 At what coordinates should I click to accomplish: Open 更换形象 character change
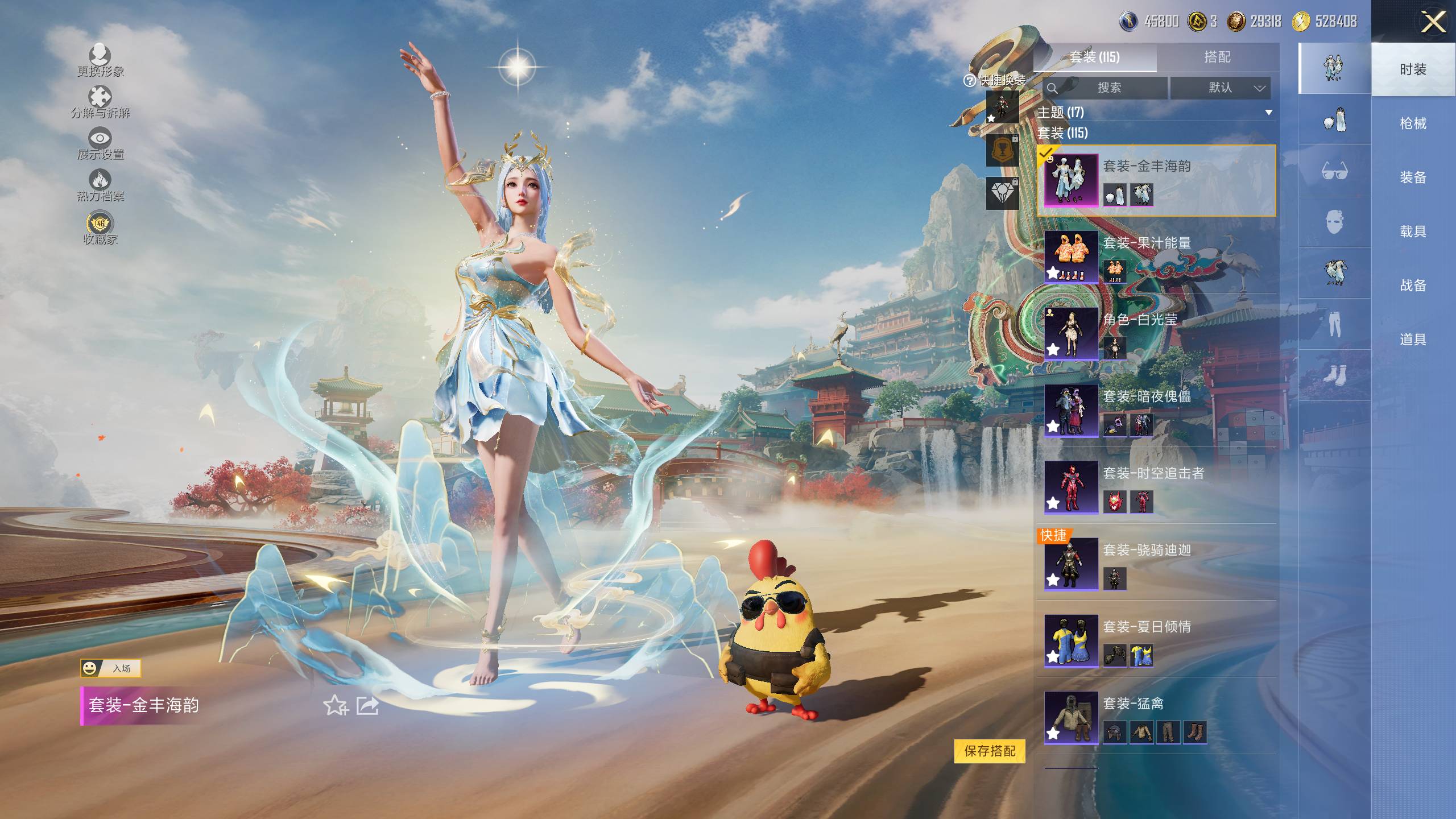click(100, 60)
